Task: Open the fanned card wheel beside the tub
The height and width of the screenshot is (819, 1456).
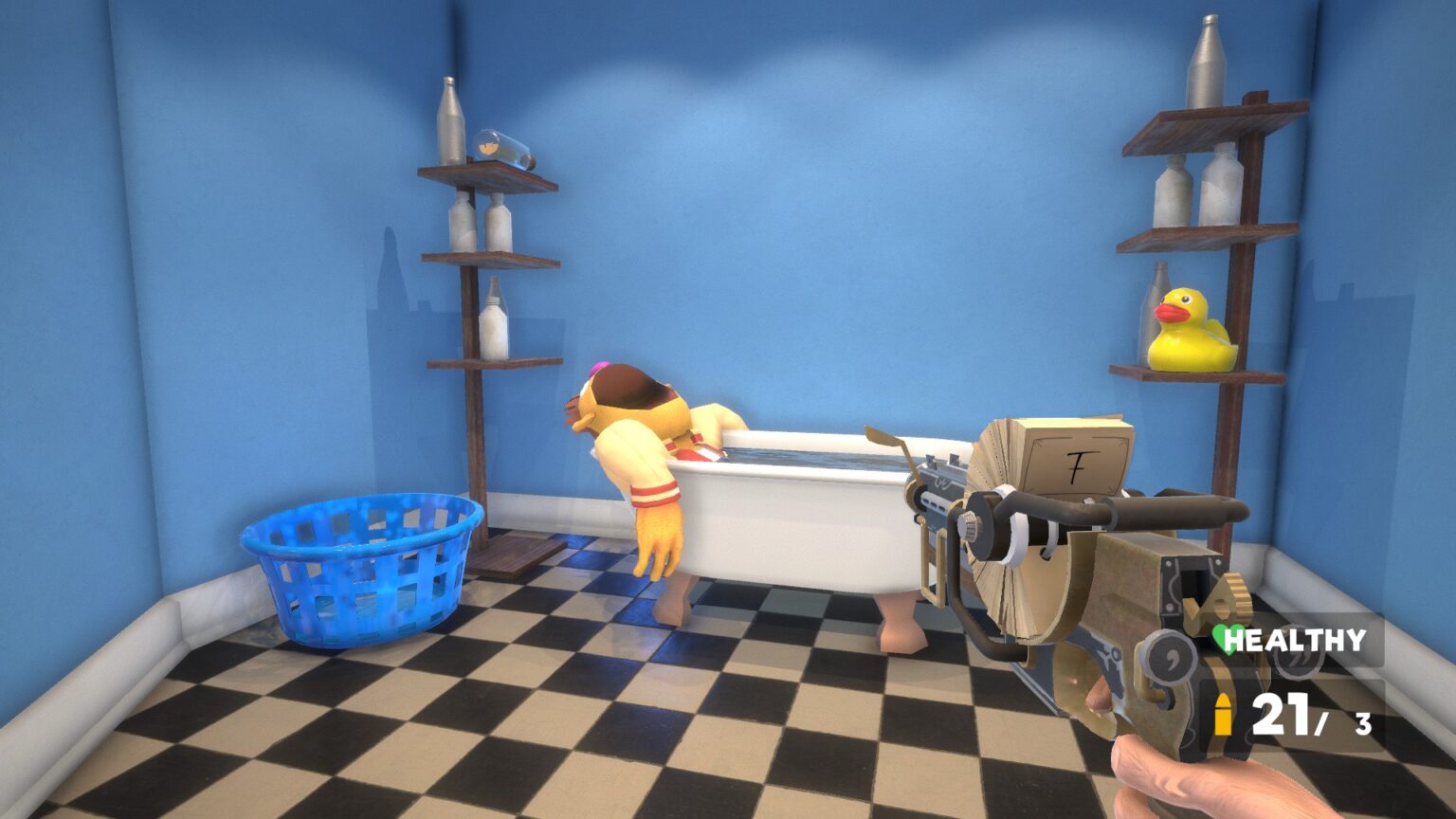Action: [995, 569]
